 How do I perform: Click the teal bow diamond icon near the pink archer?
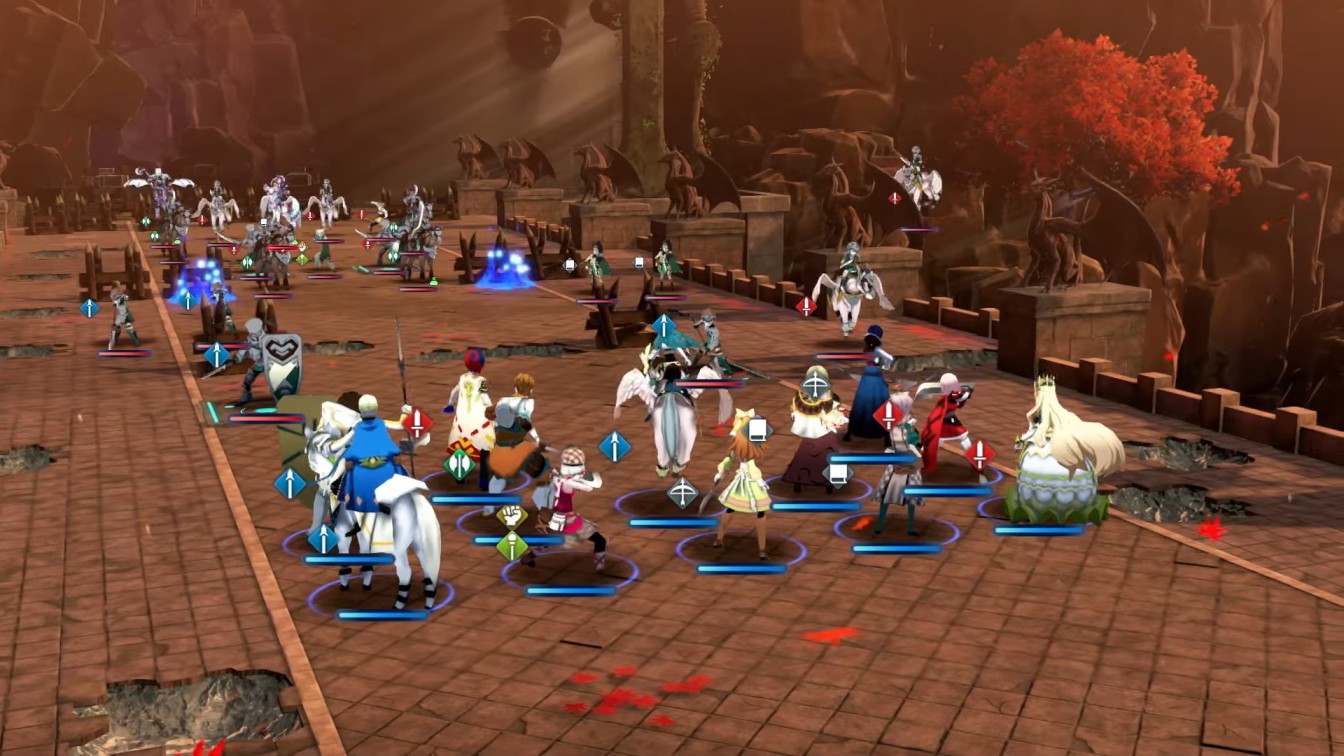point(683,492)
